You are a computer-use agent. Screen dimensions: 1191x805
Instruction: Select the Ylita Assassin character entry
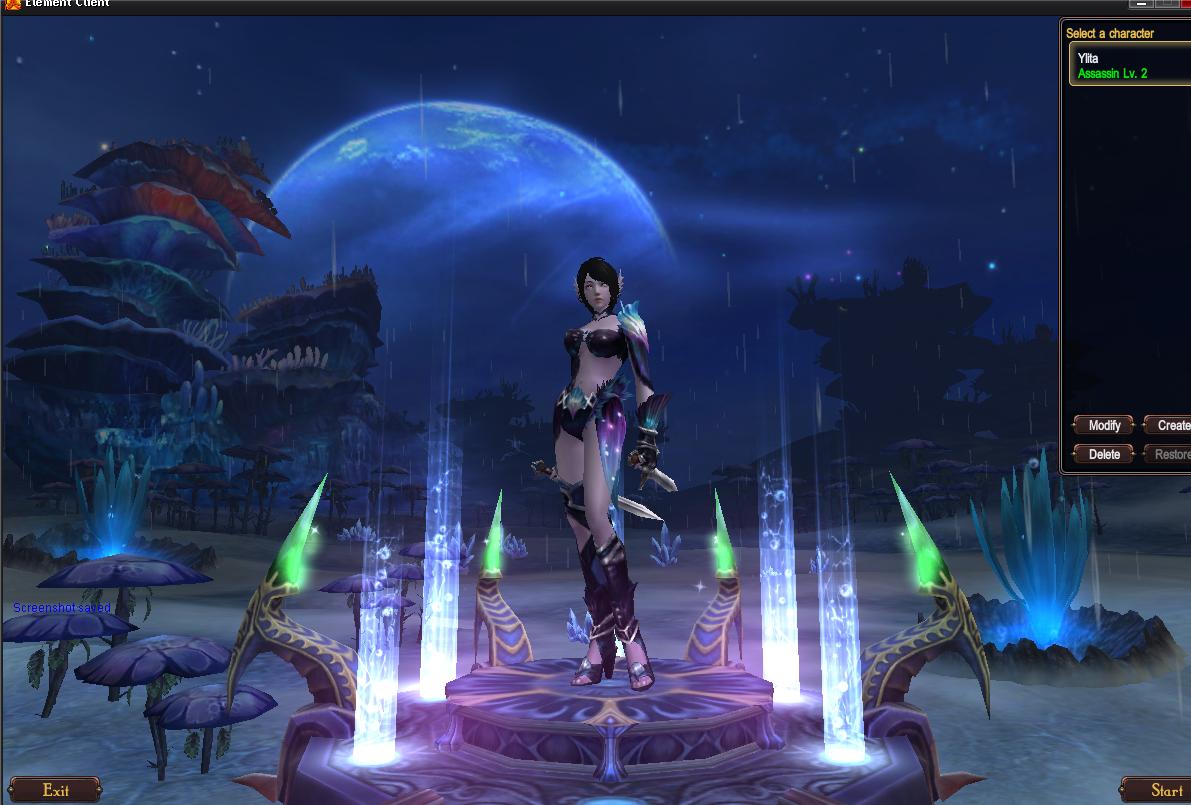[x=1128, y=66]
